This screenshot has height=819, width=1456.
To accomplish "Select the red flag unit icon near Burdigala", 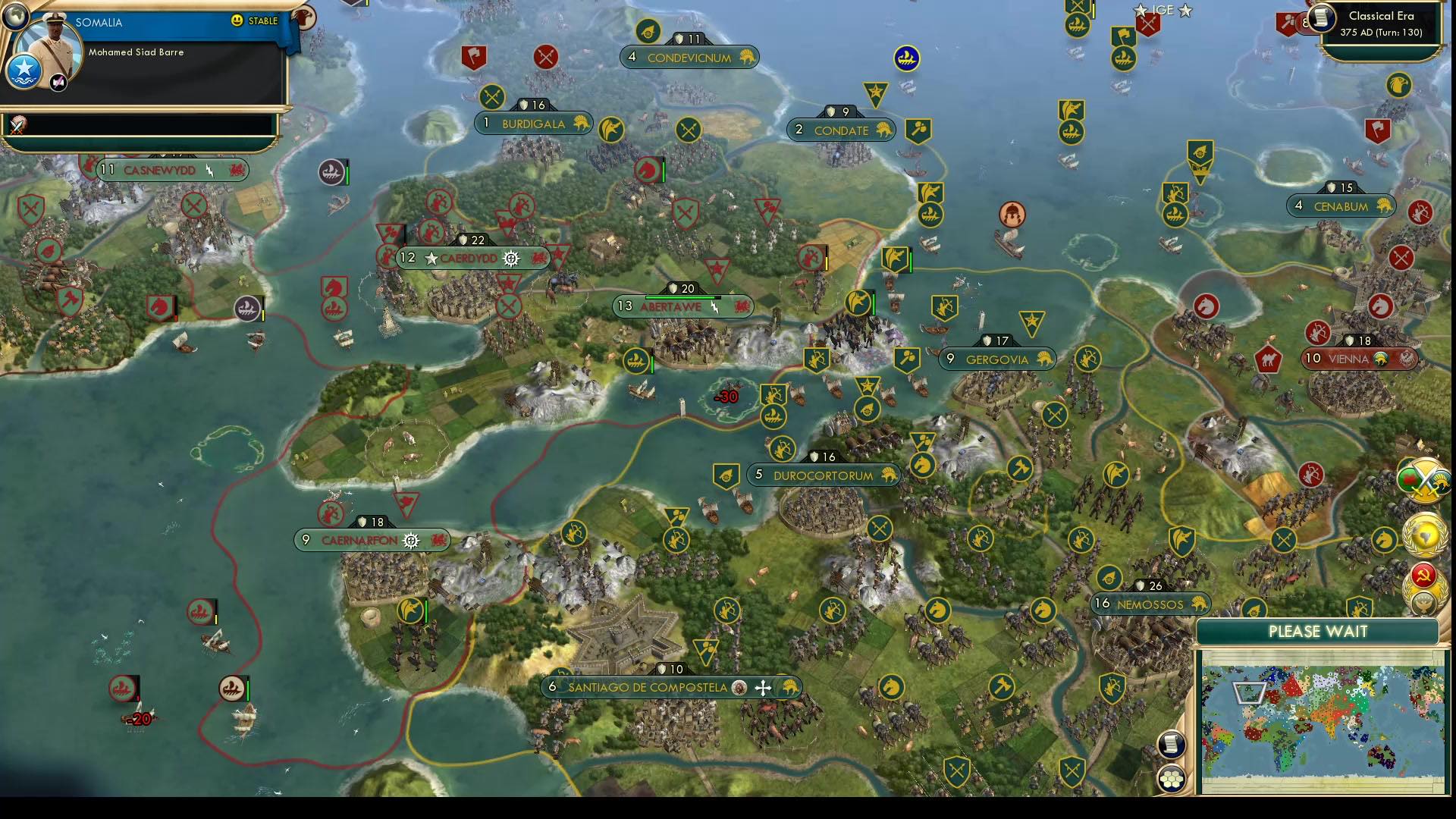I will click(x=472, y=55).
